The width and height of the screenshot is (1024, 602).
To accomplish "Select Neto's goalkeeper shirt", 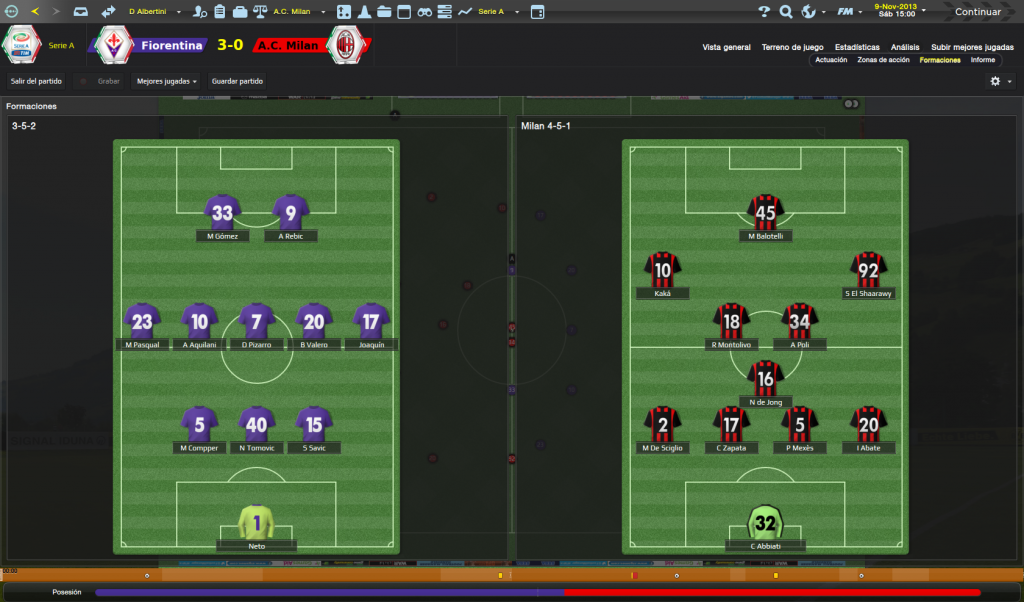I will pos(256,523).
